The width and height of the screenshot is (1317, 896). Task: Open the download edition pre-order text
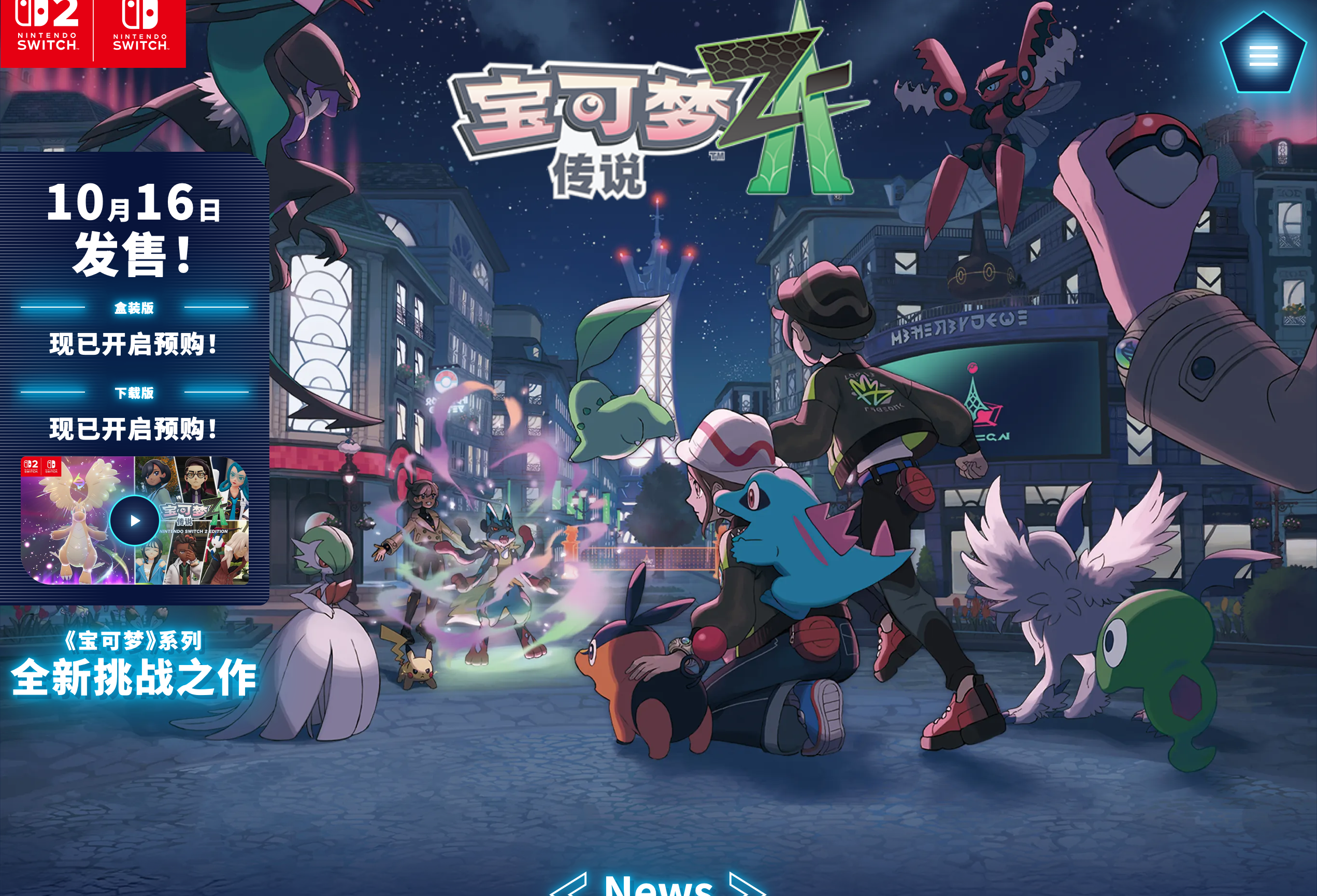(134, 429)
